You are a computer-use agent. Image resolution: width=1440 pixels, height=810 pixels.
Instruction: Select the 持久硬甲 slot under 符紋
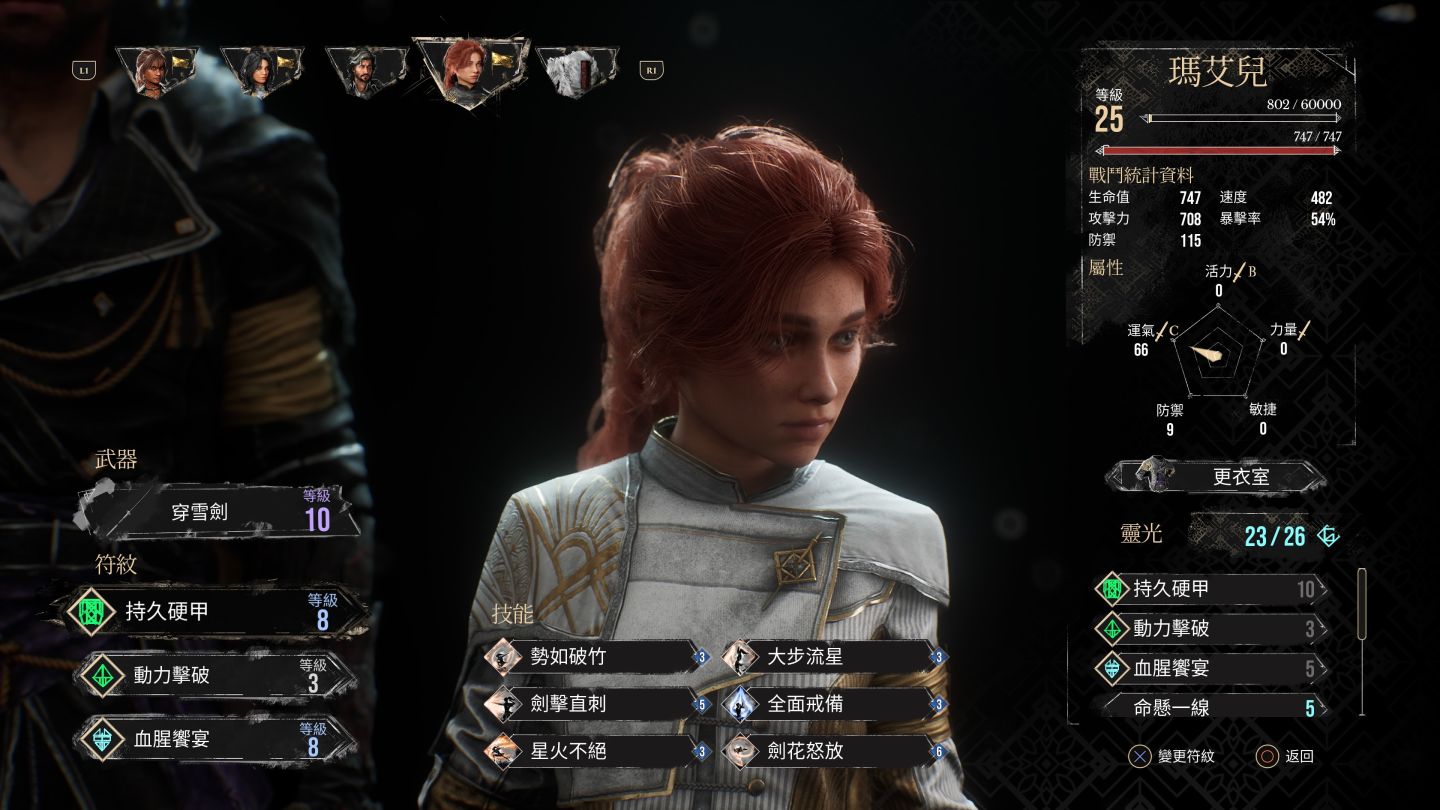[x=217, y=612]
